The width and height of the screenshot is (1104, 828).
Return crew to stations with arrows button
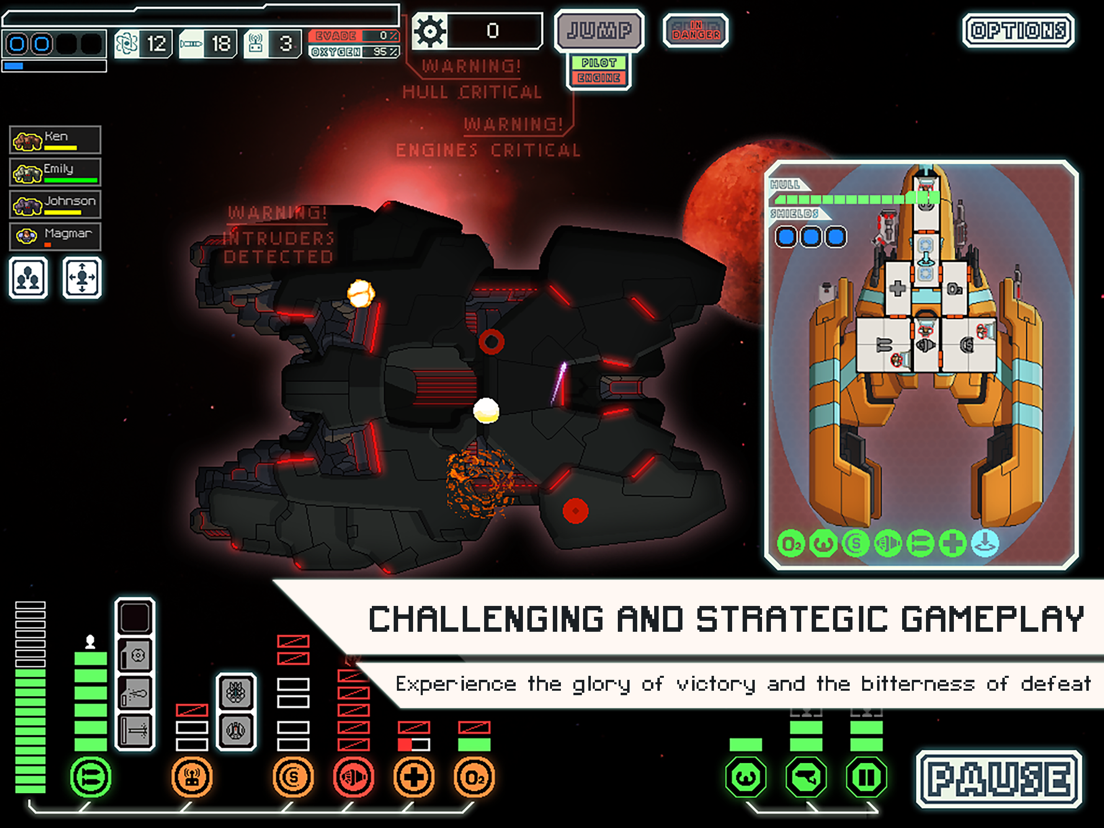tap(82, 277)
